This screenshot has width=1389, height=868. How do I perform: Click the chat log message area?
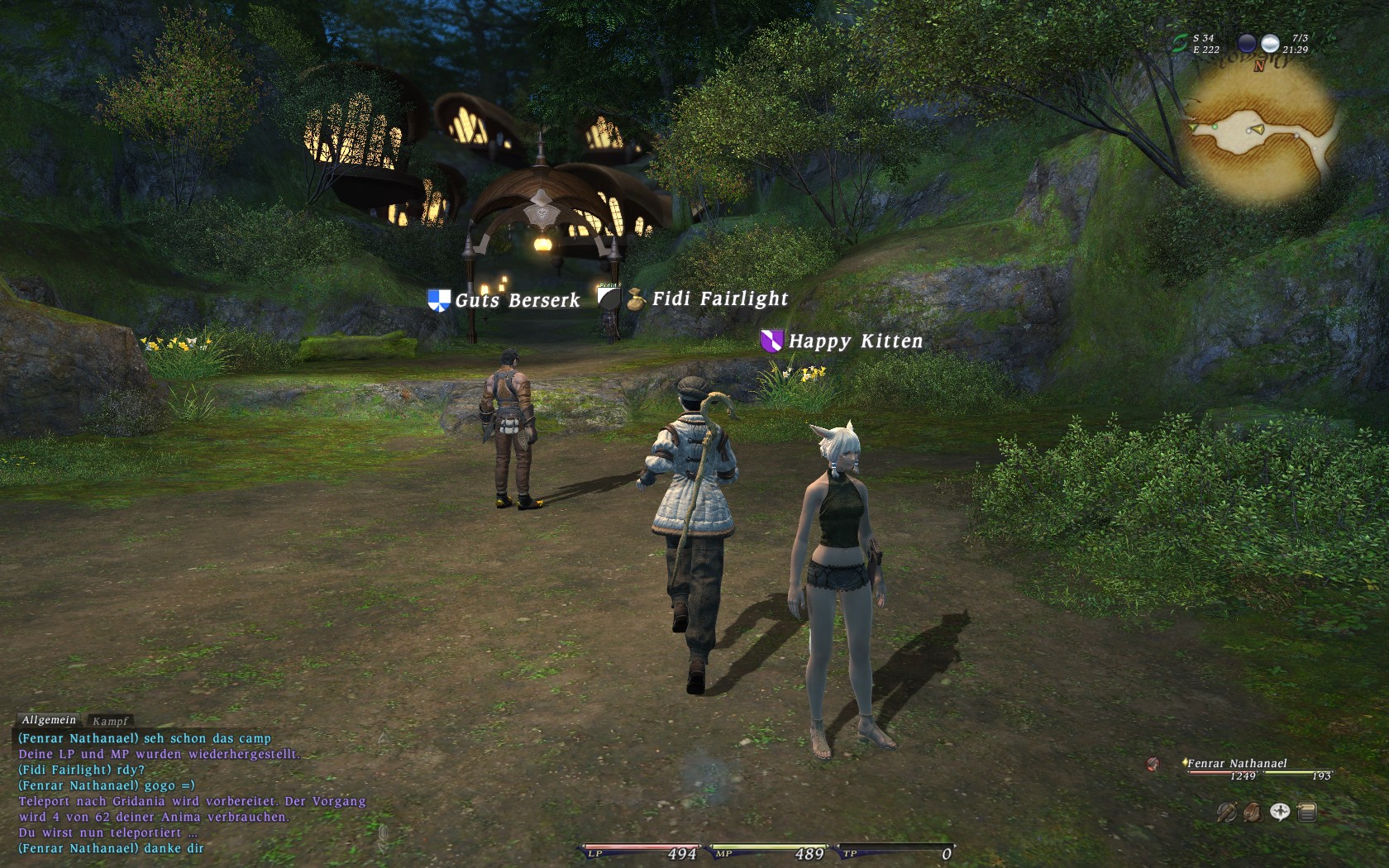coord(192,793)
